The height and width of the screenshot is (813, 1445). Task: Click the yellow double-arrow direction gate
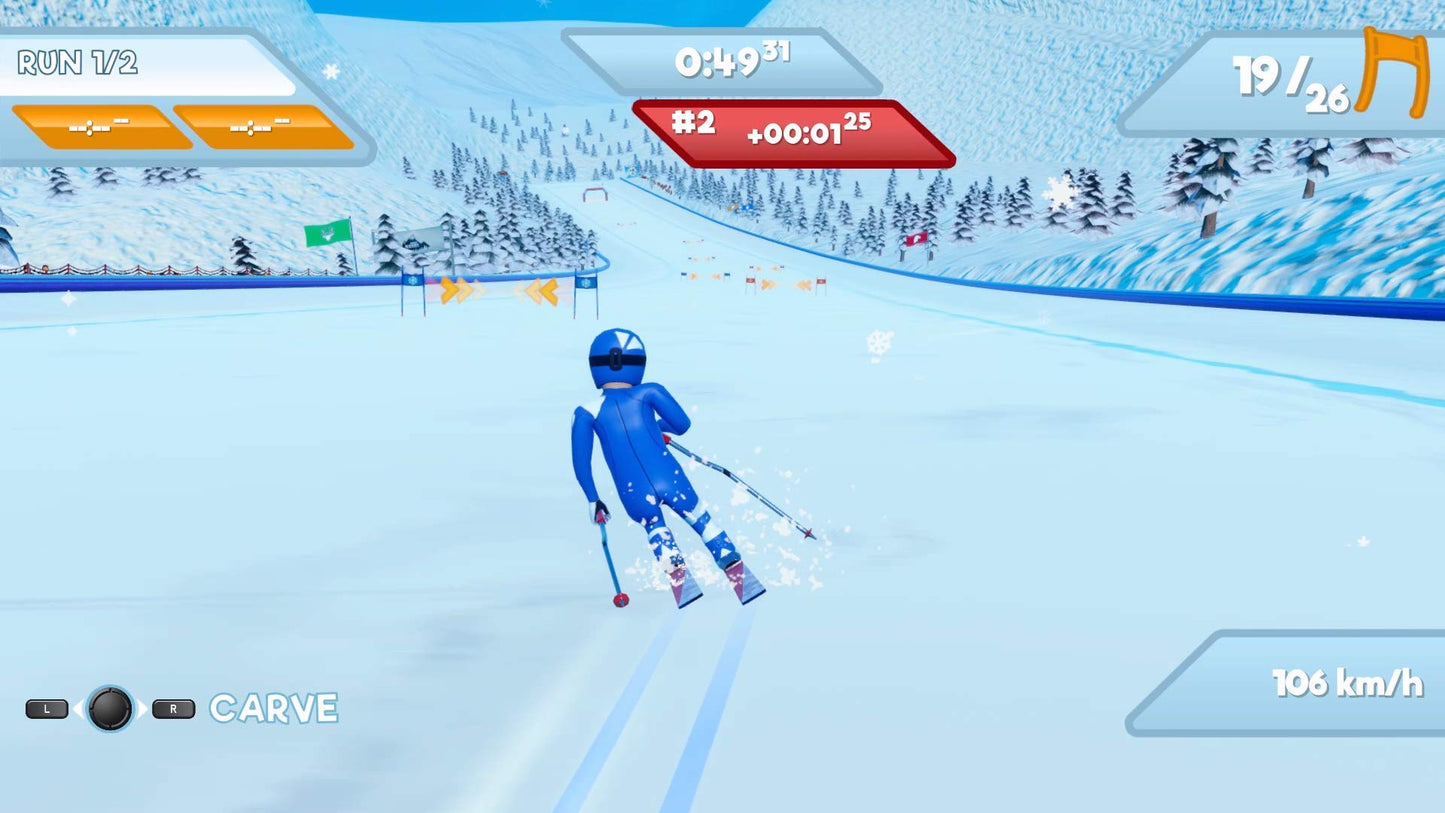point(456,293)
